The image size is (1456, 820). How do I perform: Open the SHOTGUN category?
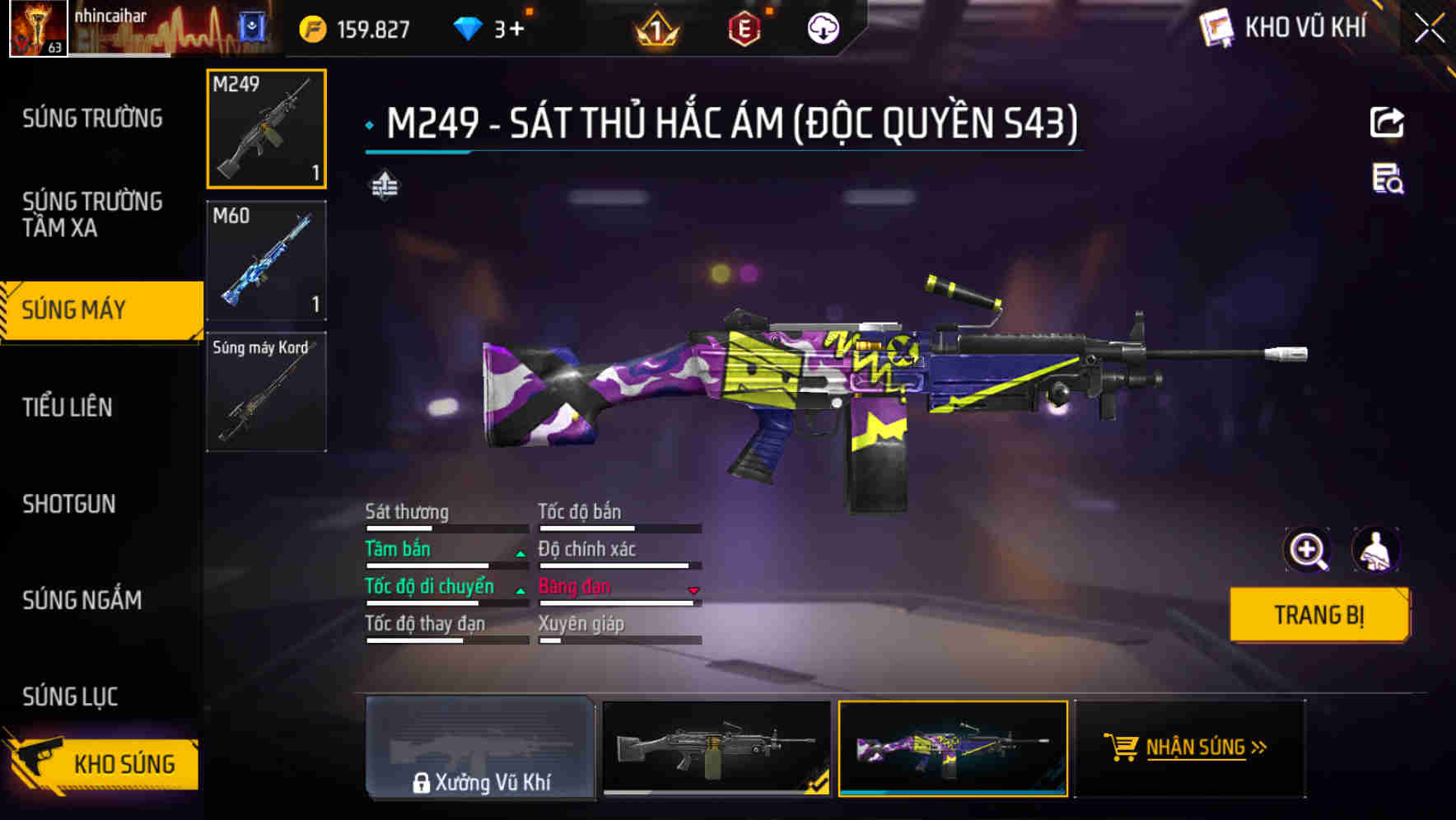[69, 504]
